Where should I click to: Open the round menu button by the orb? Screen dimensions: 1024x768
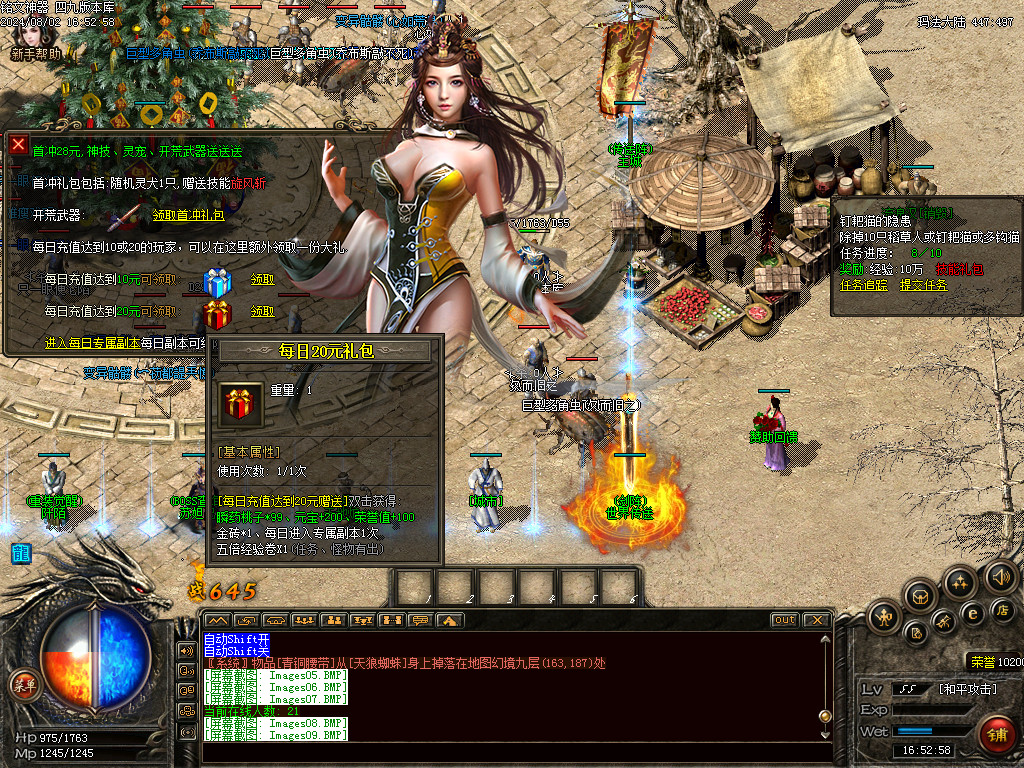pyautogui.click(x=21, y=684)
